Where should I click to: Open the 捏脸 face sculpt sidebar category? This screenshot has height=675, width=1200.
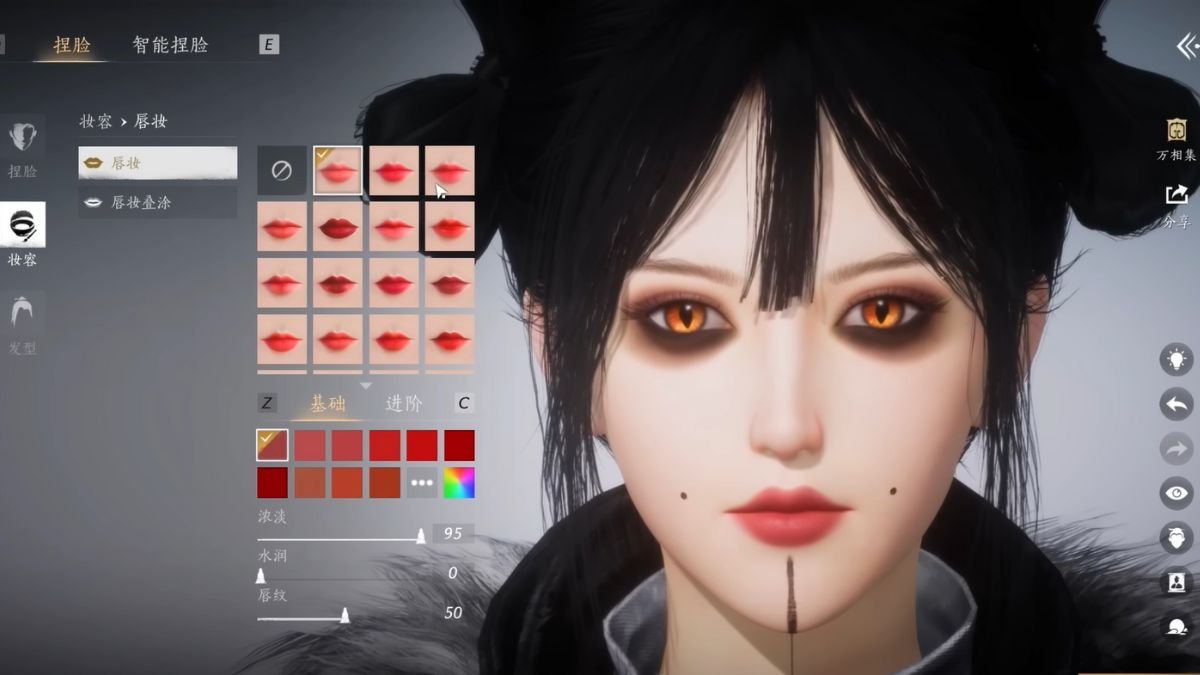click(x=22, y=148)
